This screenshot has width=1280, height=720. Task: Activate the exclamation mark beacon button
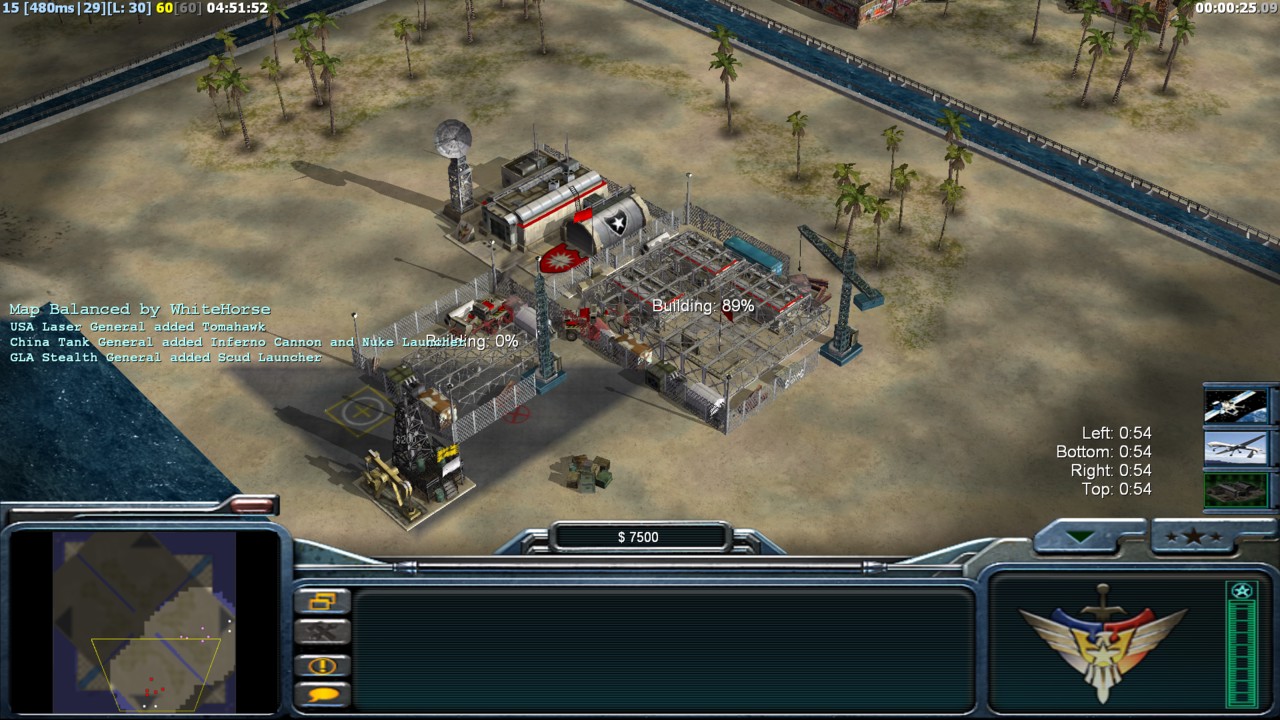point(323,665)
